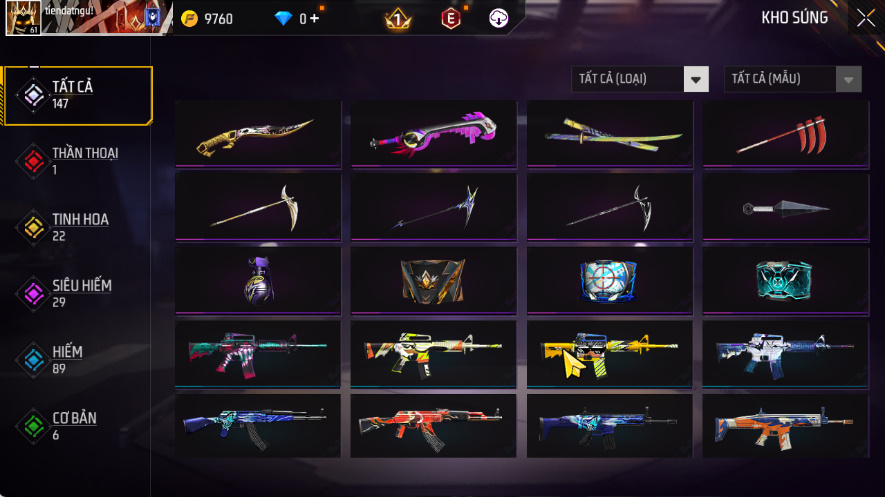This screenshot has width=885, height=497.
Task: Pick the orange and white rifle skin
Action: tap(787, 426)
